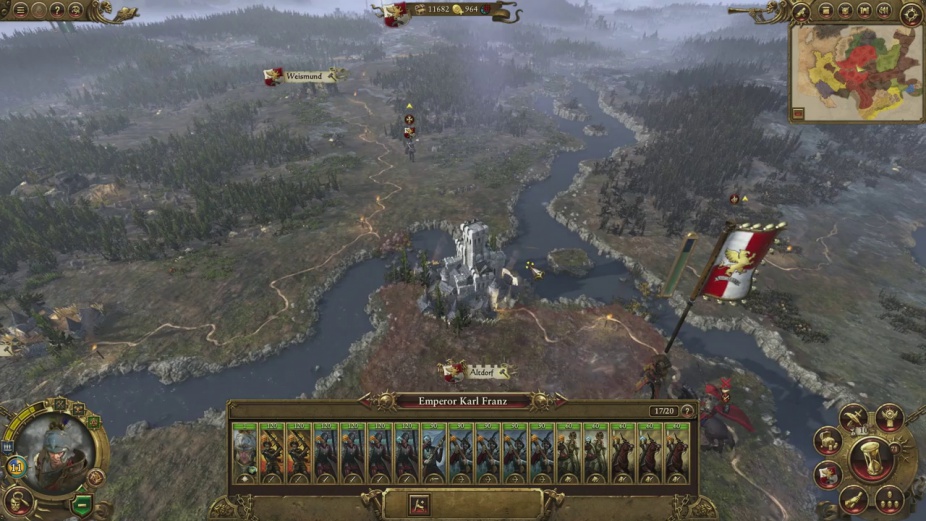926x521 pixels.
Task: Click the green shield stance button
Action: pyautogui.click(x=83, y=503)
